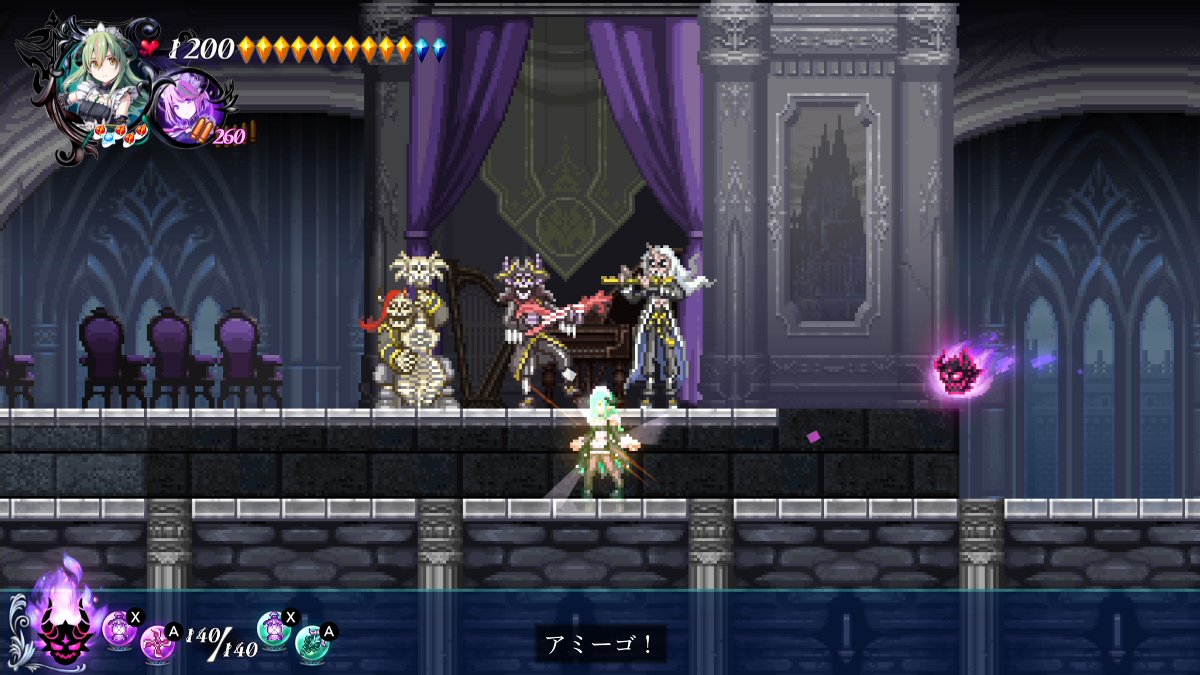Use the teal leafy branch skill orb
1200x675 pixels.
click(313, 641)
